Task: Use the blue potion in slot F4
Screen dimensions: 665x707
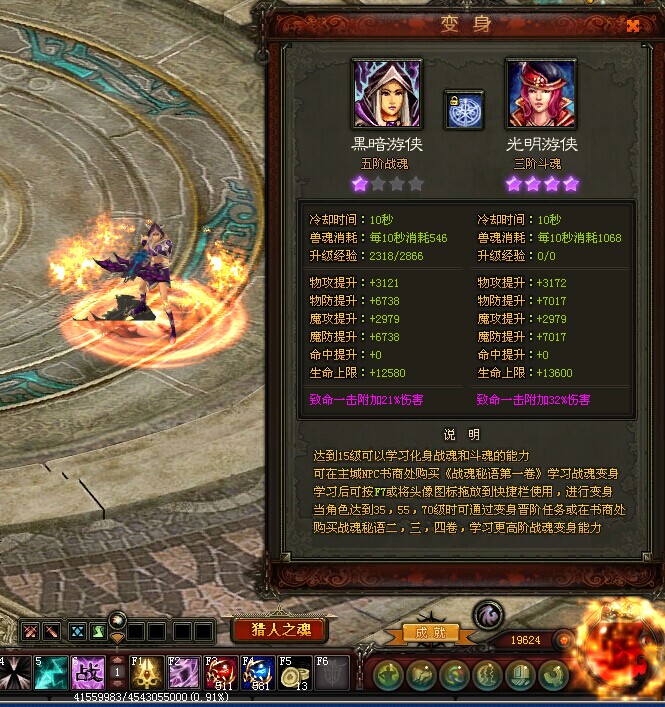Action: point(257,673)
